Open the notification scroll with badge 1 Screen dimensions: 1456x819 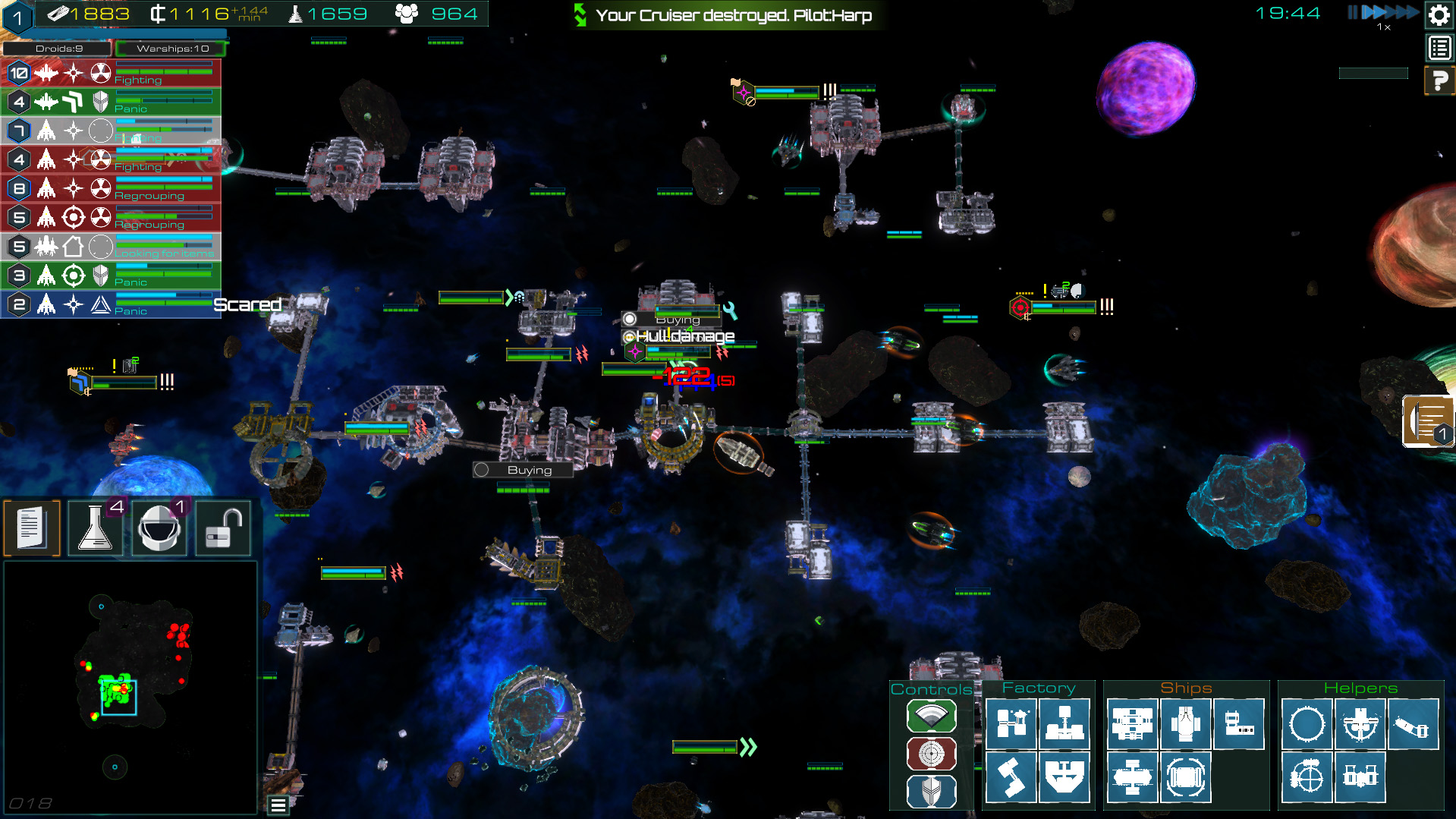[1428, 421]
